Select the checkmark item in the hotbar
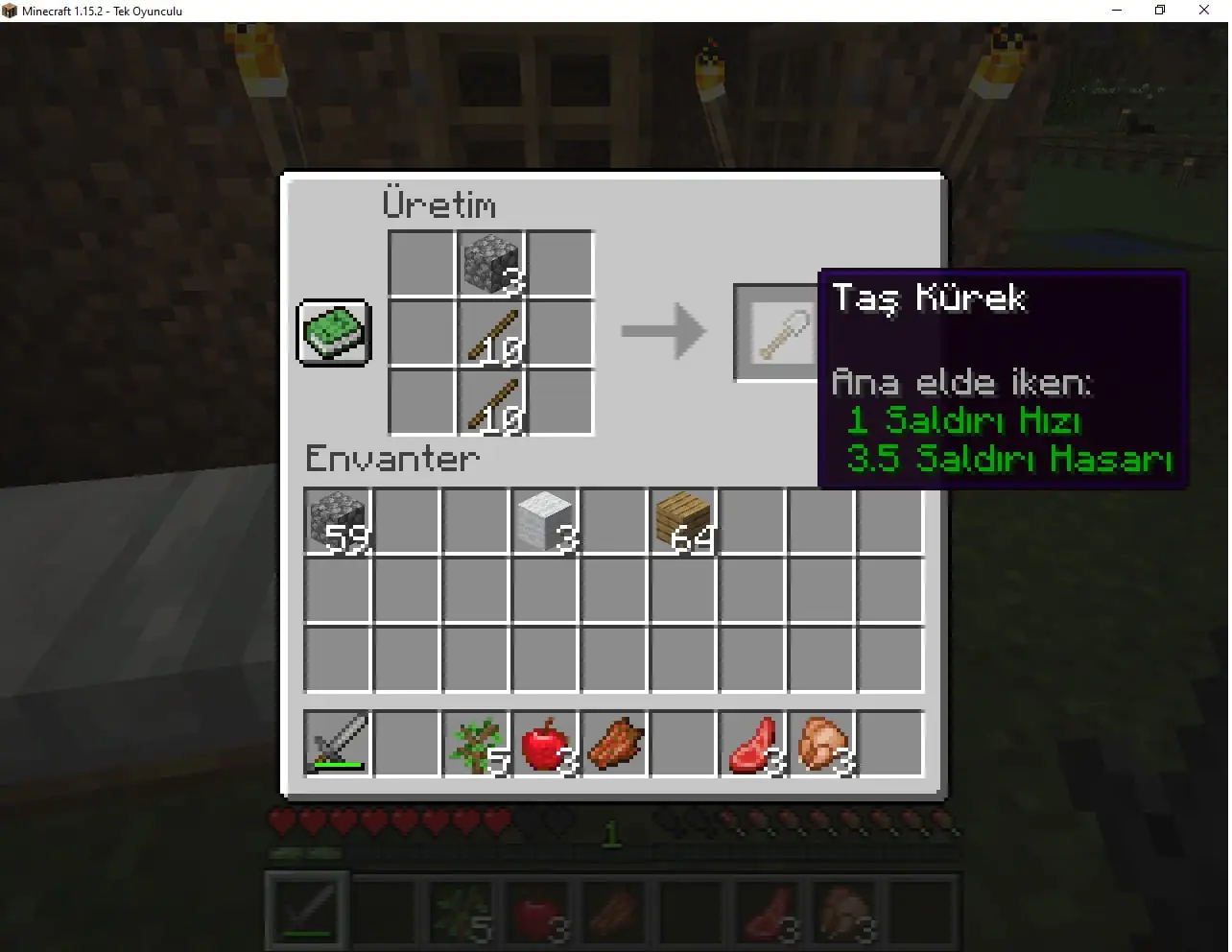 point(306,910)
